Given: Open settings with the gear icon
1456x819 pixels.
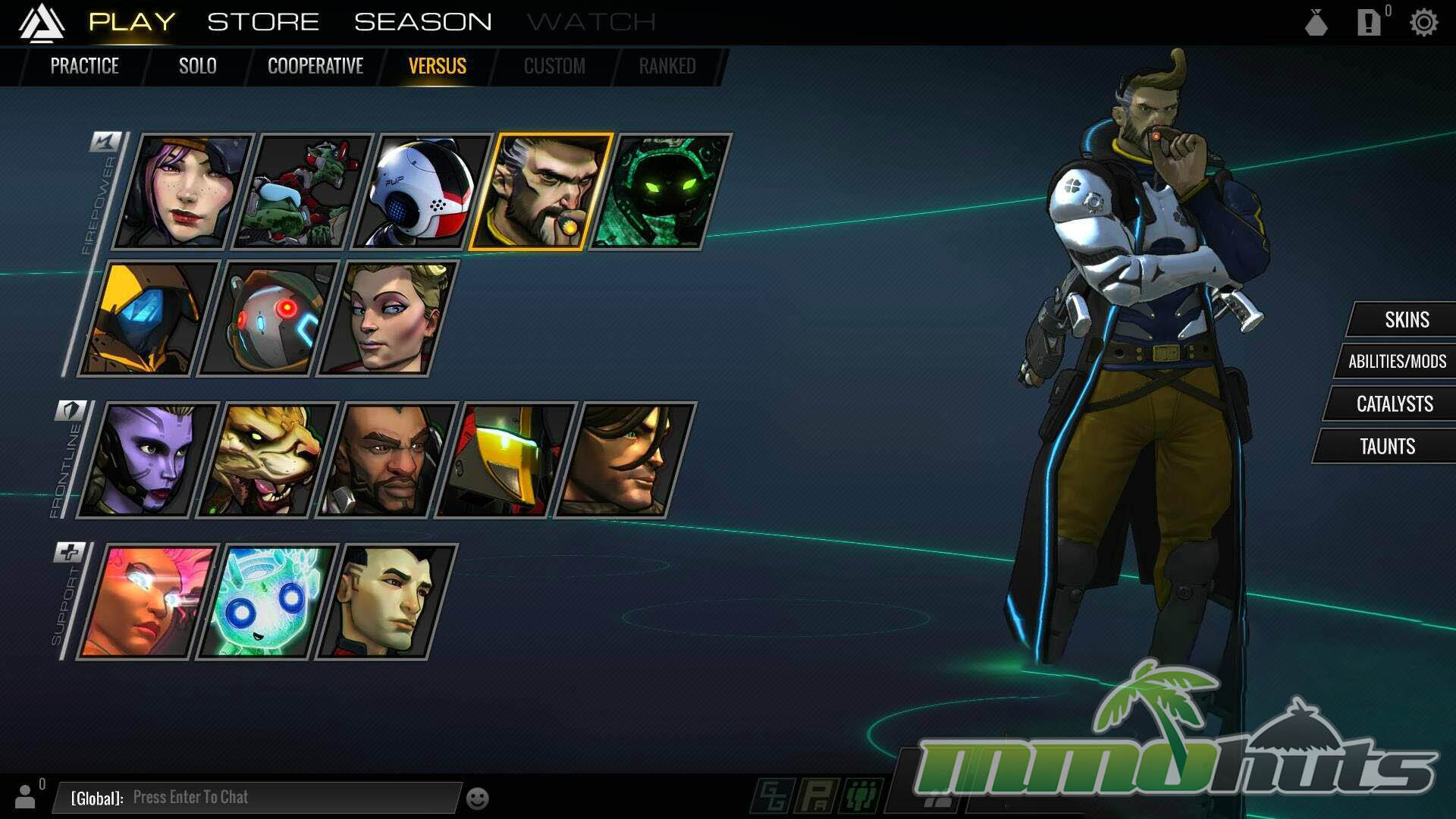Looking at the screenshot, I should (1423, 23).
